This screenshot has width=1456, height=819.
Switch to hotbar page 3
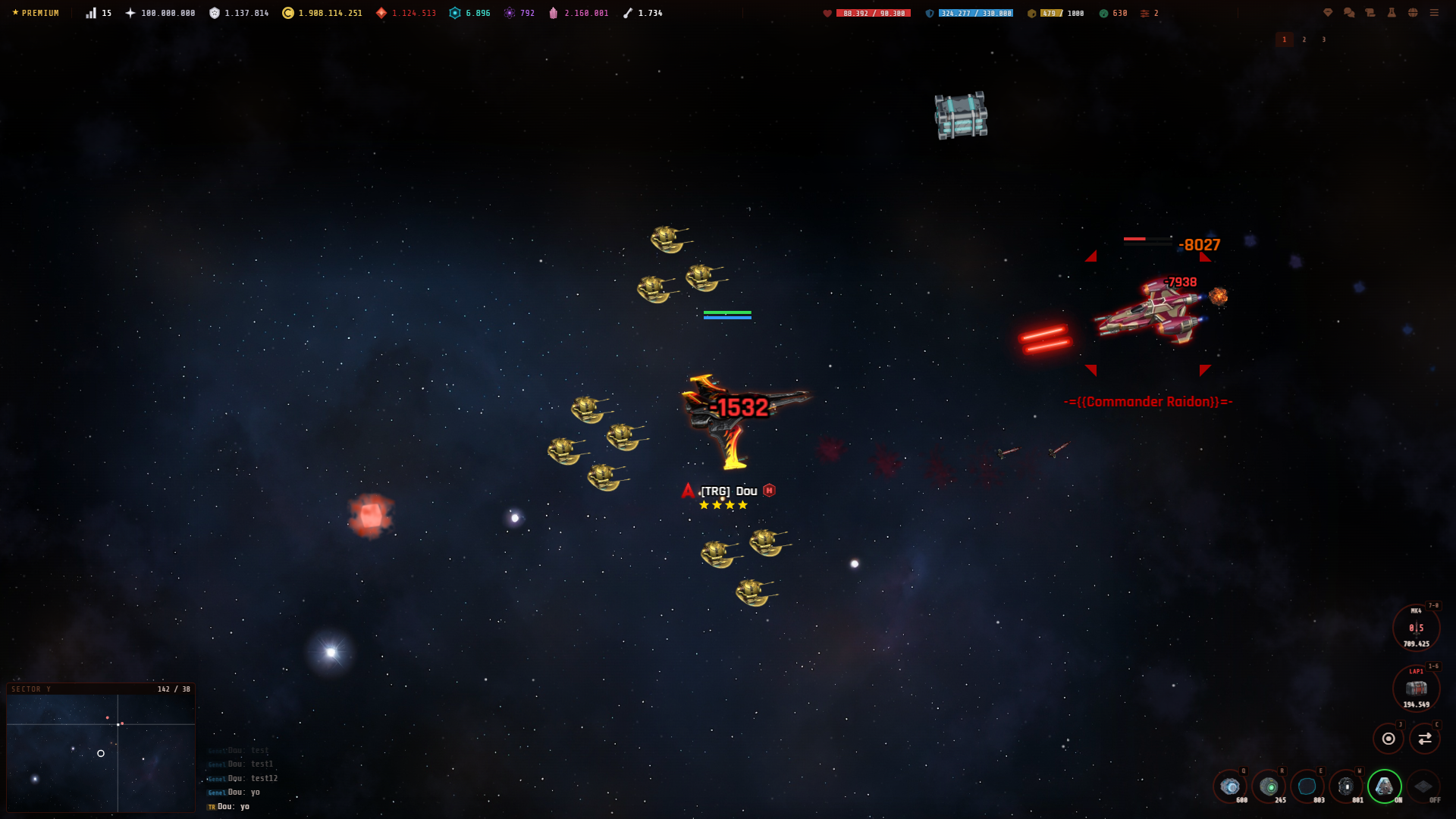click(x=1324, y=39)
